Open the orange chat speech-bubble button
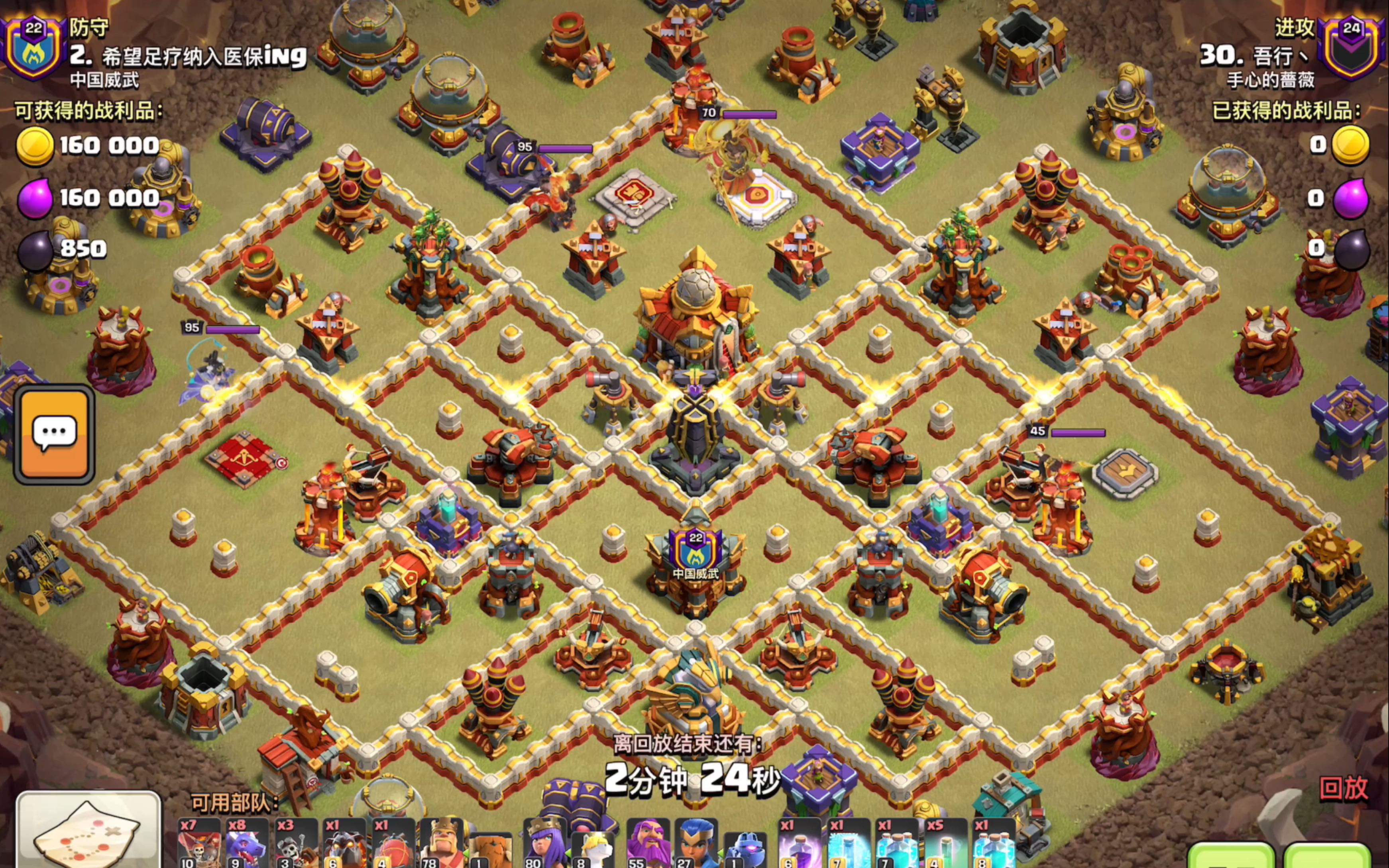The width and height of the screenshot is (1389, 868). click(x=55, y=434)
